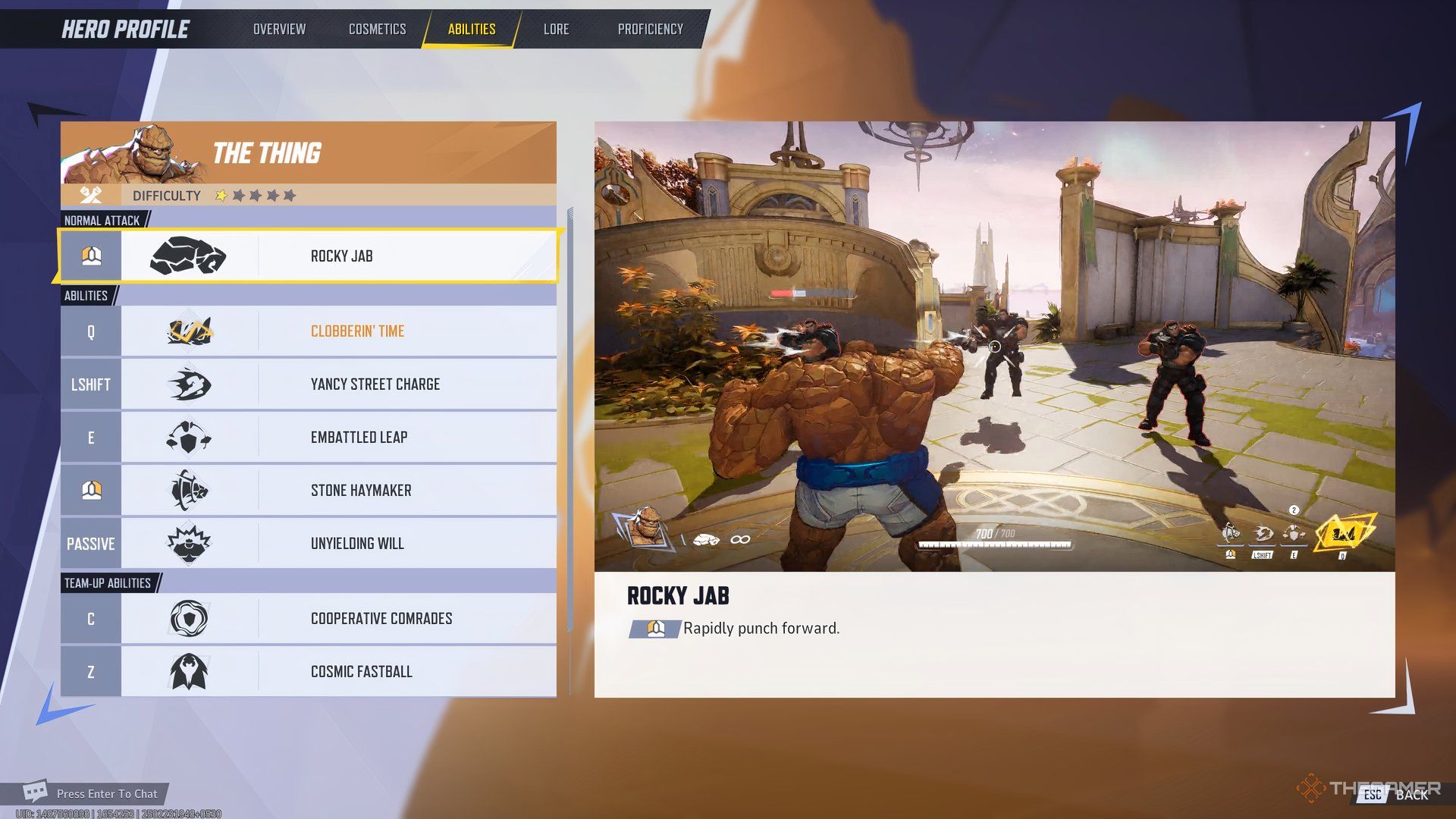Select the Abilities tab
Screen dimensions: 1456x819
471,29
